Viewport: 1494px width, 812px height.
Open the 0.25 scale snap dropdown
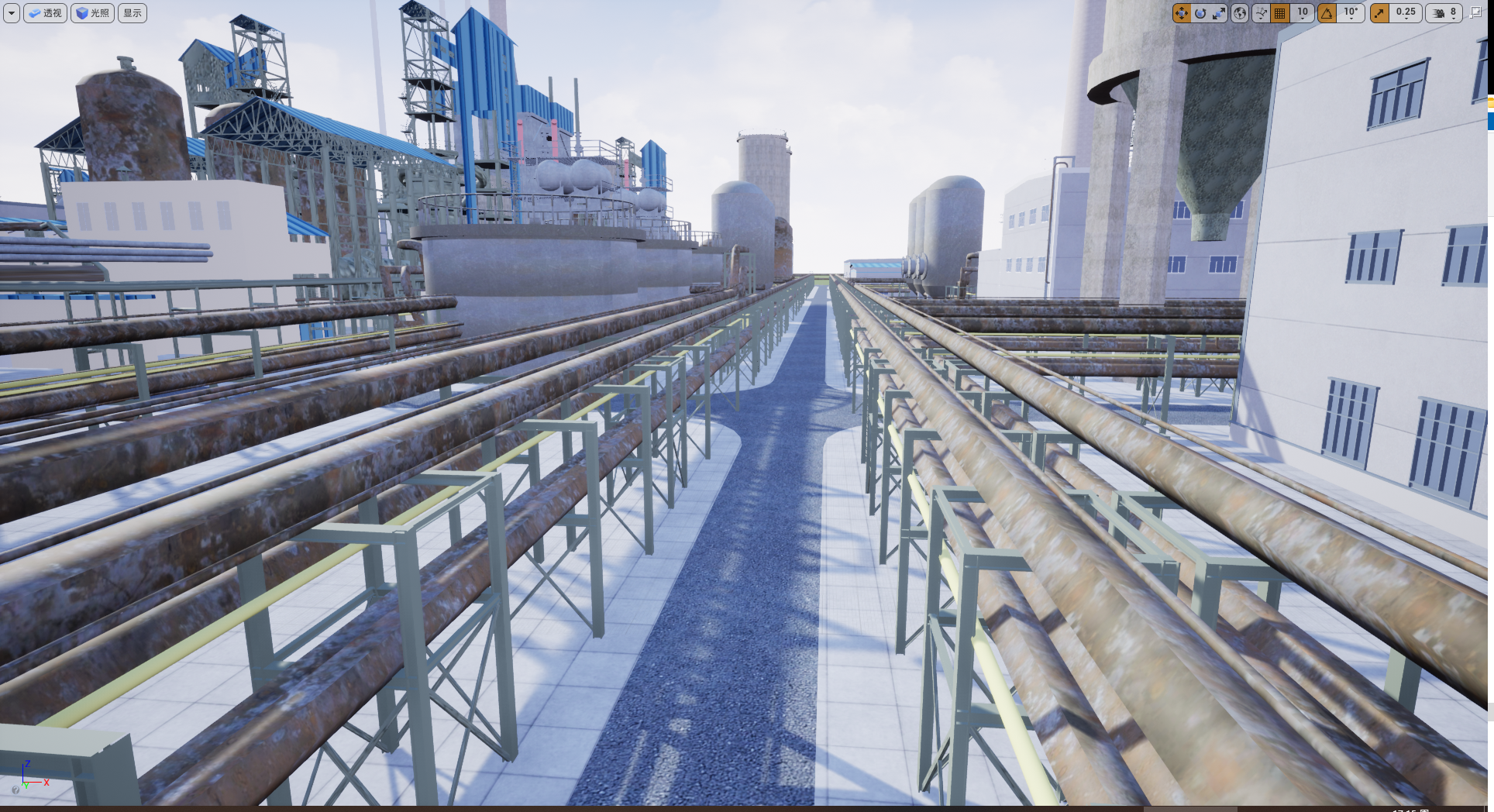1406,13
